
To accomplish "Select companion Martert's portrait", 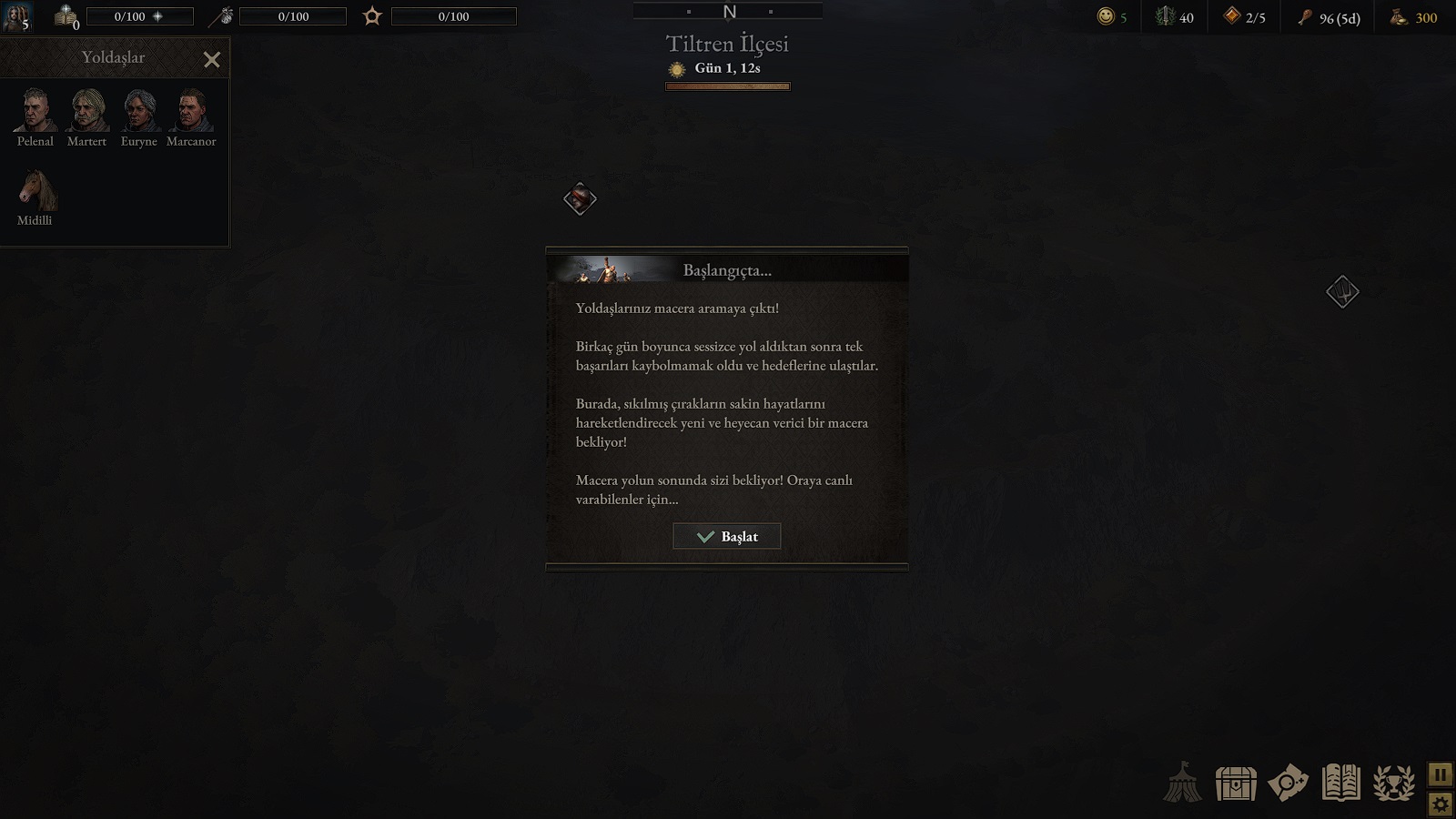I will (87, 111).
